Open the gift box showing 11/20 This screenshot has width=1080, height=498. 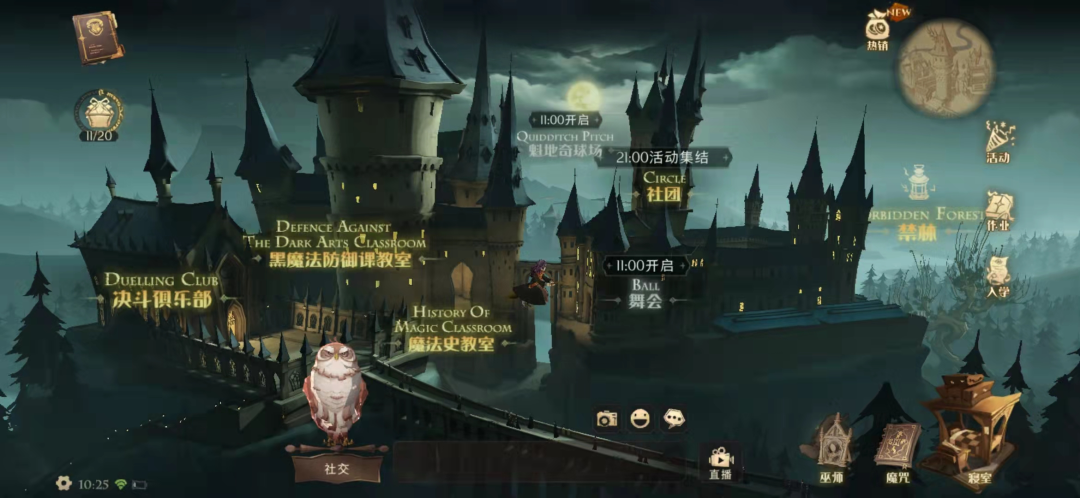point(99,114)
